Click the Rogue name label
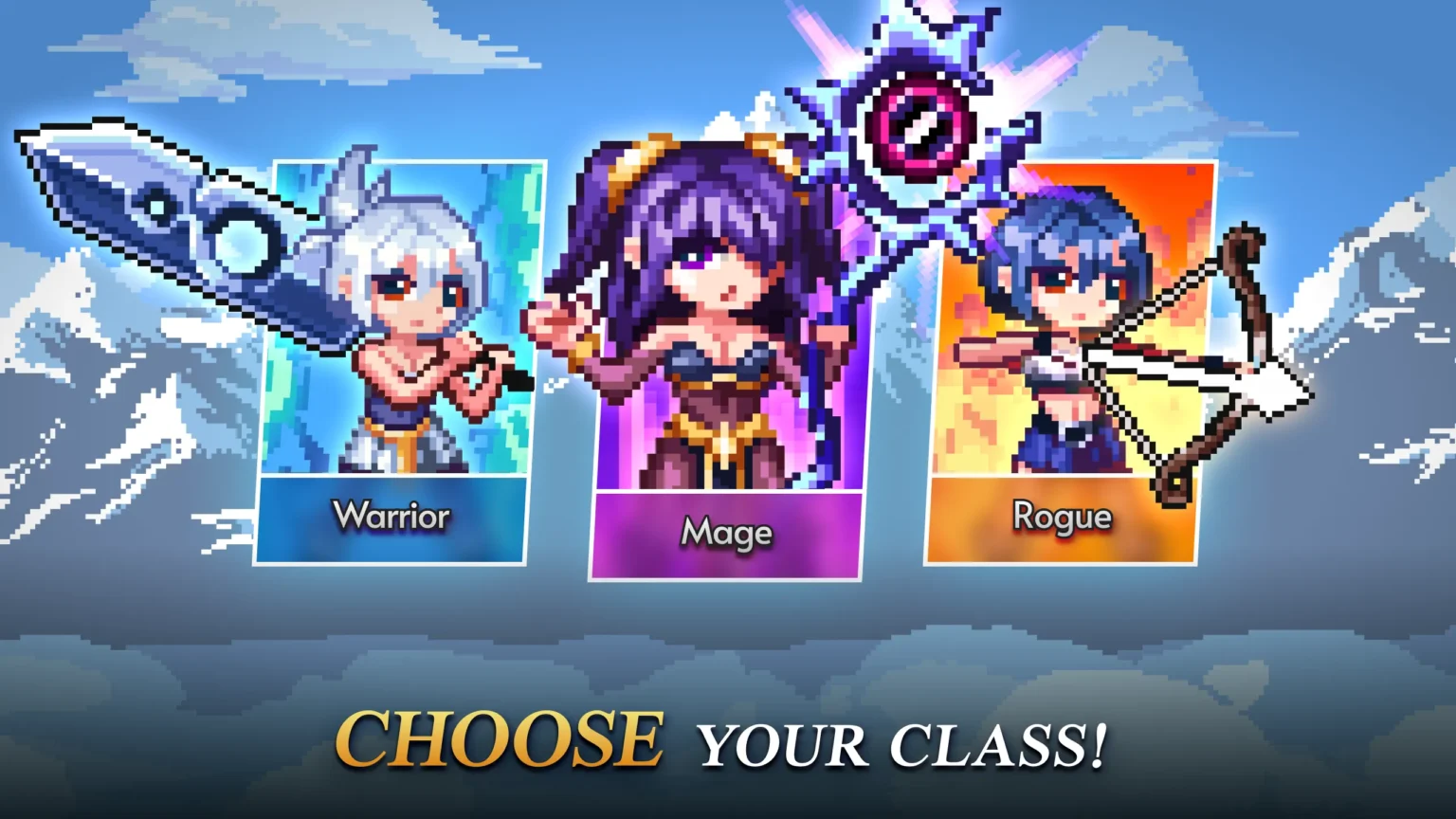This screenshot has height=819, width=1456. [x=1064, y=518]
